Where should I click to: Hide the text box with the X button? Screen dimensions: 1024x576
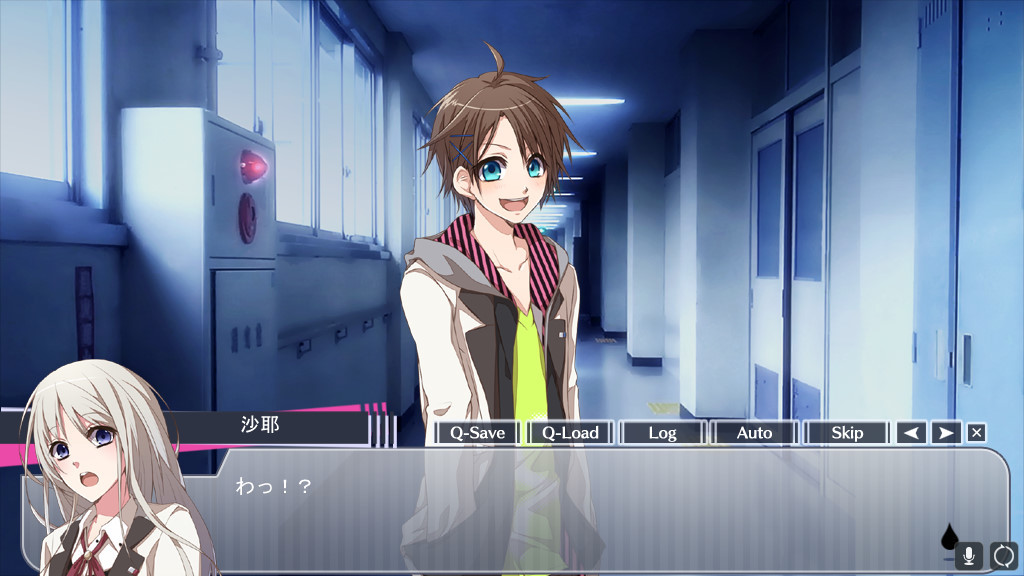point(977,433)
